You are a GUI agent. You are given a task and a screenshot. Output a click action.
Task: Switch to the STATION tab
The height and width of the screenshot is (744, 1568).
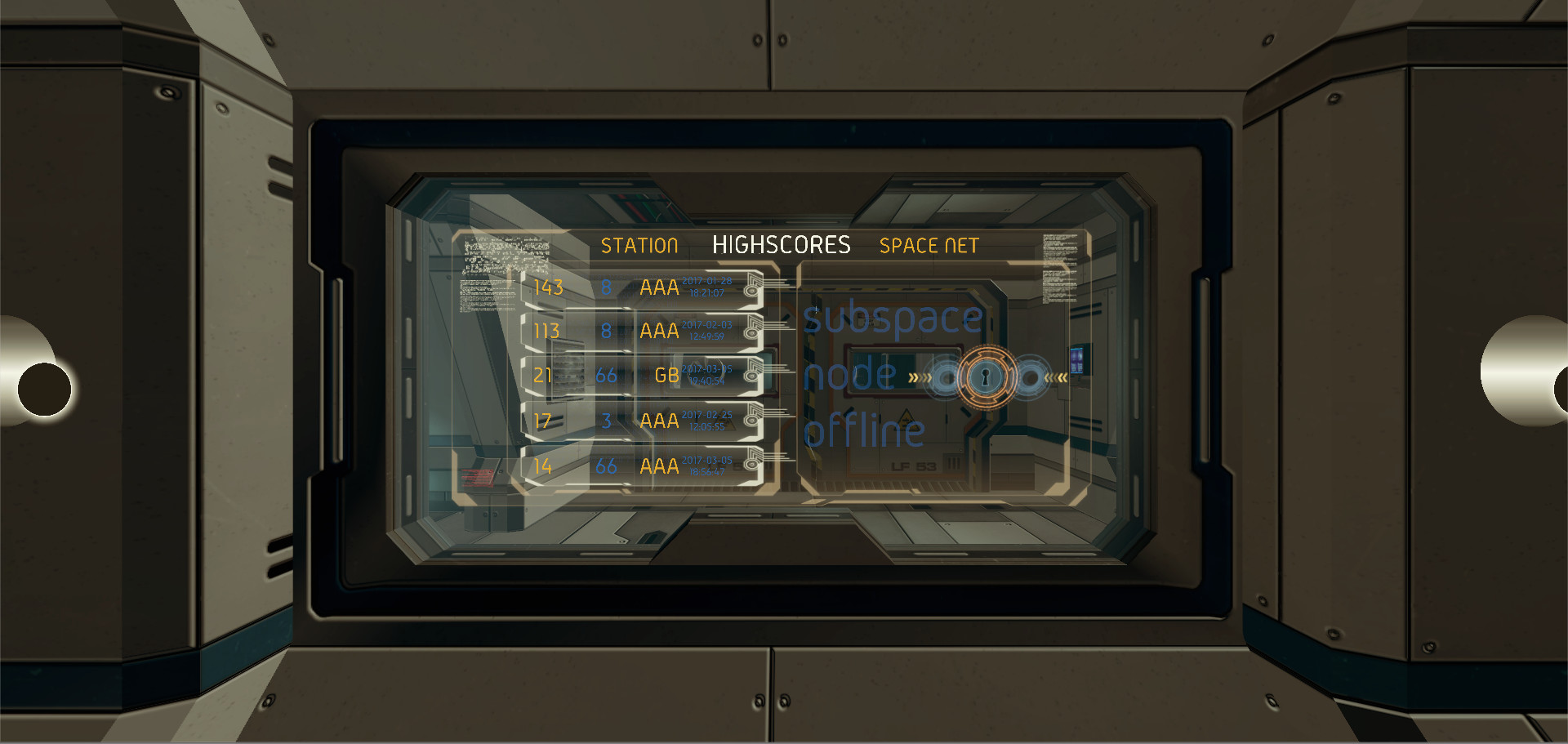(x=640, y=245)
